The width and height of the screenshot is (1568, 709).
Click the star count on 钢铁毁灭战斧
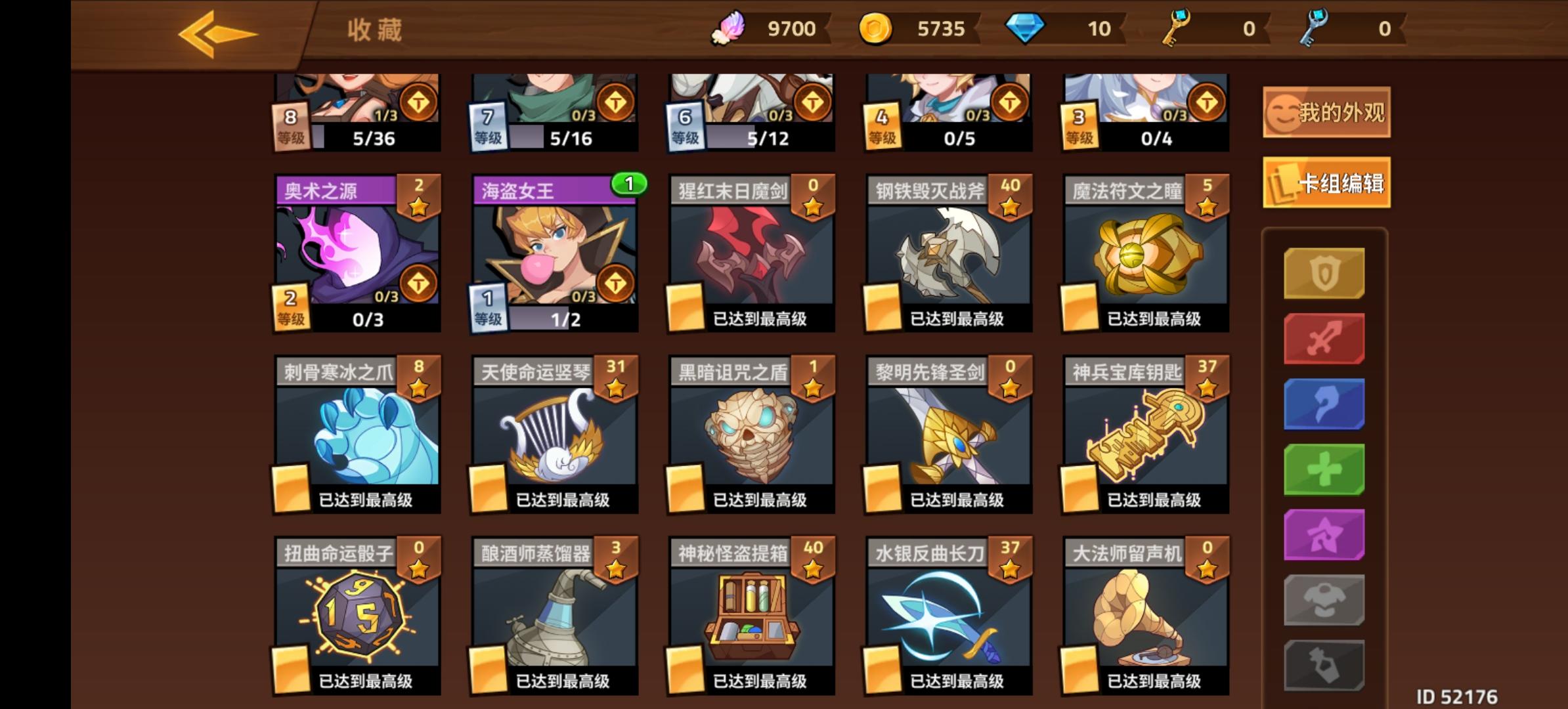point(1009,190)
